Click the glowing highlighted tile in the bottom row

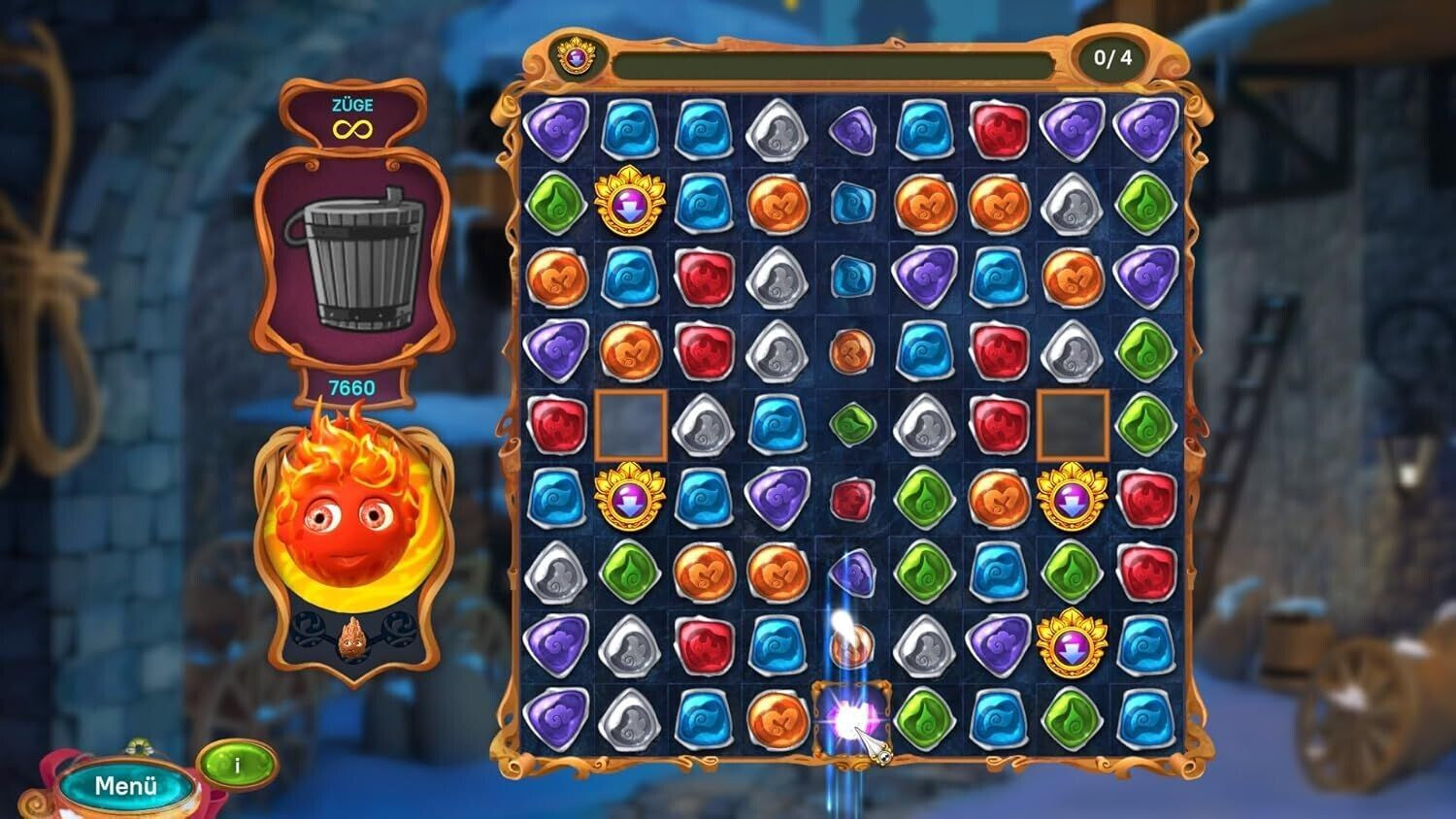click(851, 719)
